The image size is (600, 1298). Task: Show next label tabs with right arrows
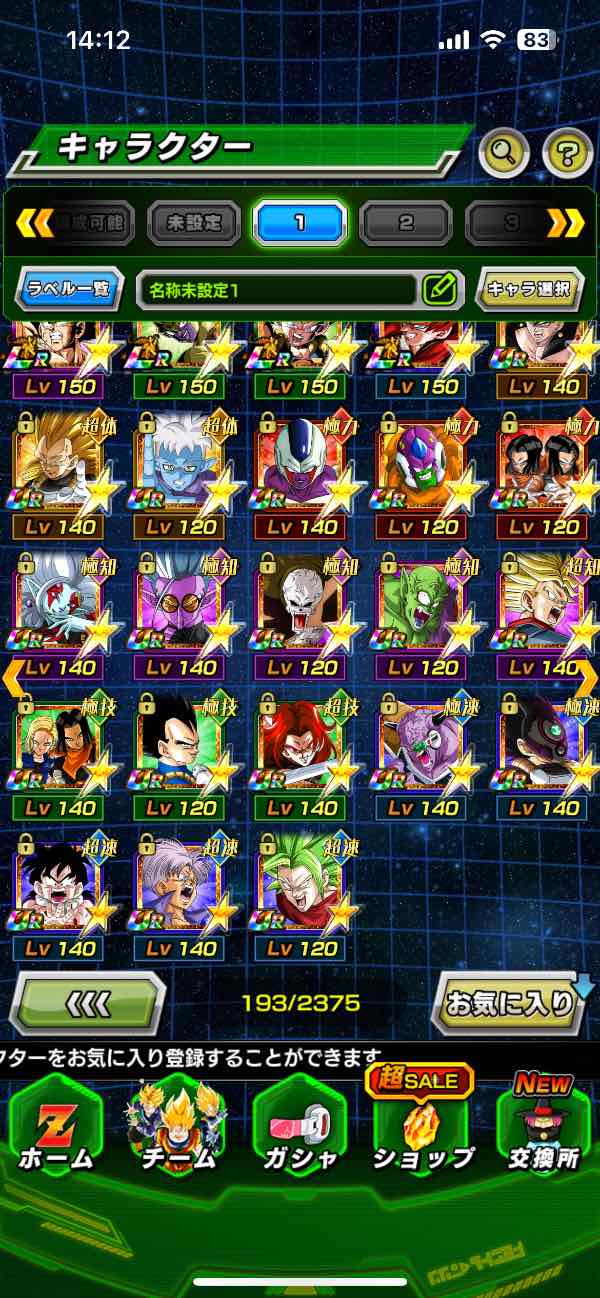coord(566,222)
